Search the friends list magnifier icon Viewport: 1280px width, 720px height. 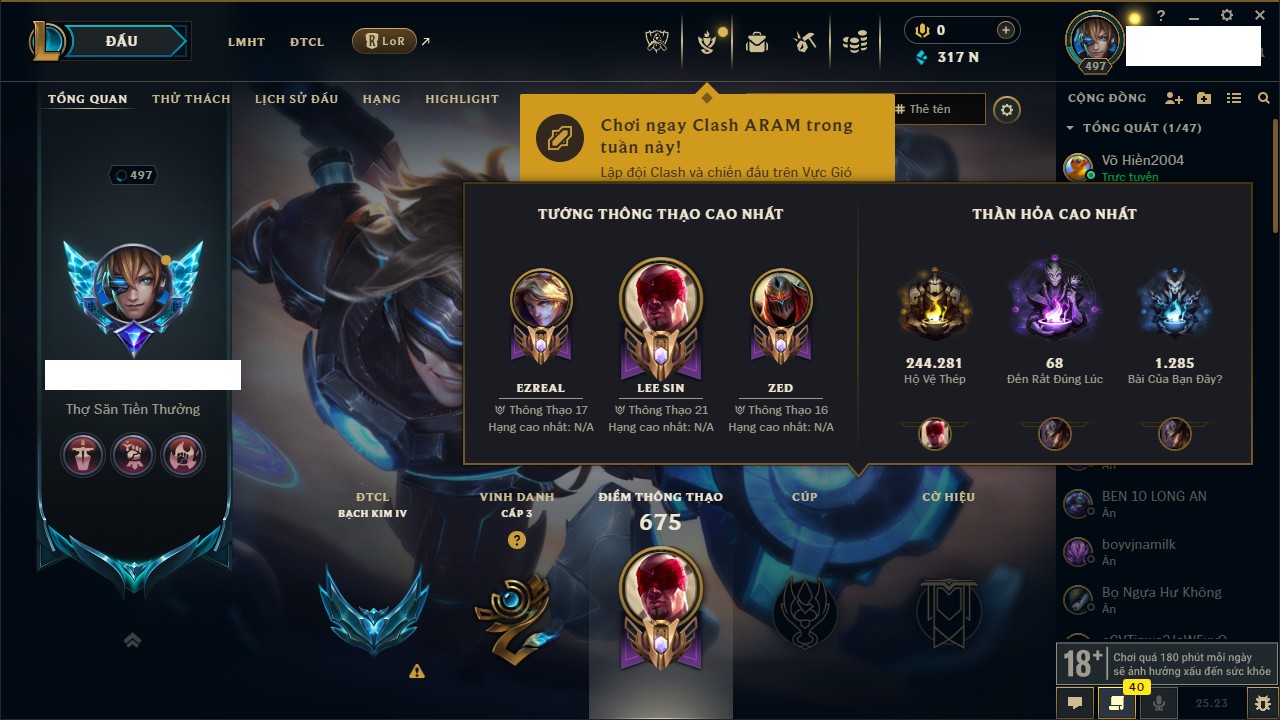point(1264,99)
